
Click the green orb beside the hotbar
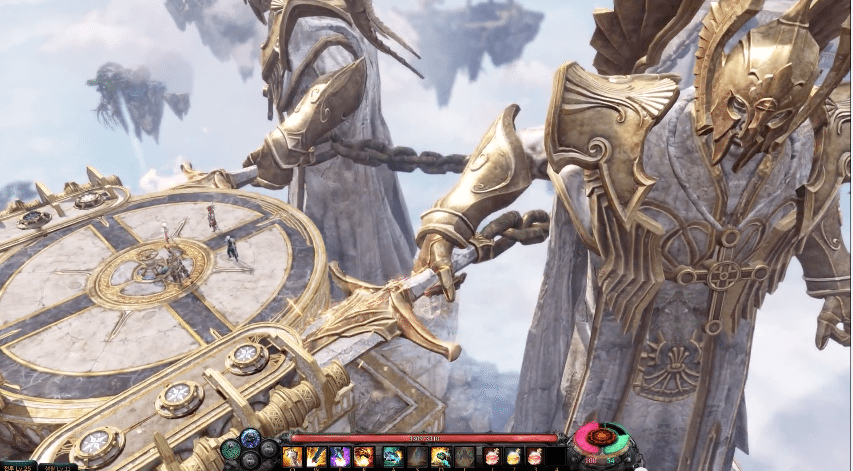[x=230, y=449]
